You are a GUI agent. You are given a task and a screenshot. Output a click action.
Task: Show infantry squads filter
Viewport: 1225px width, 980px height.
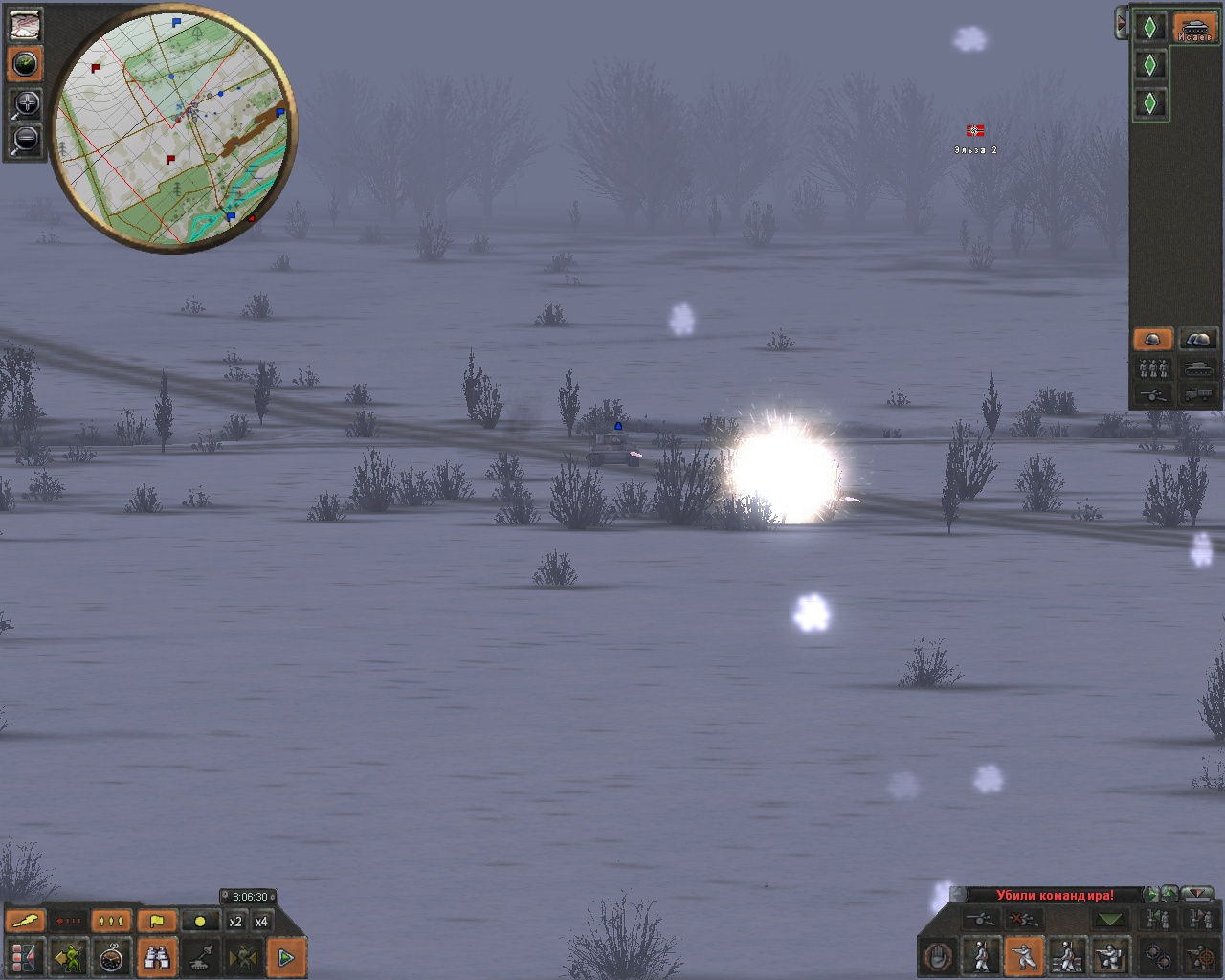pos(1152,367)
